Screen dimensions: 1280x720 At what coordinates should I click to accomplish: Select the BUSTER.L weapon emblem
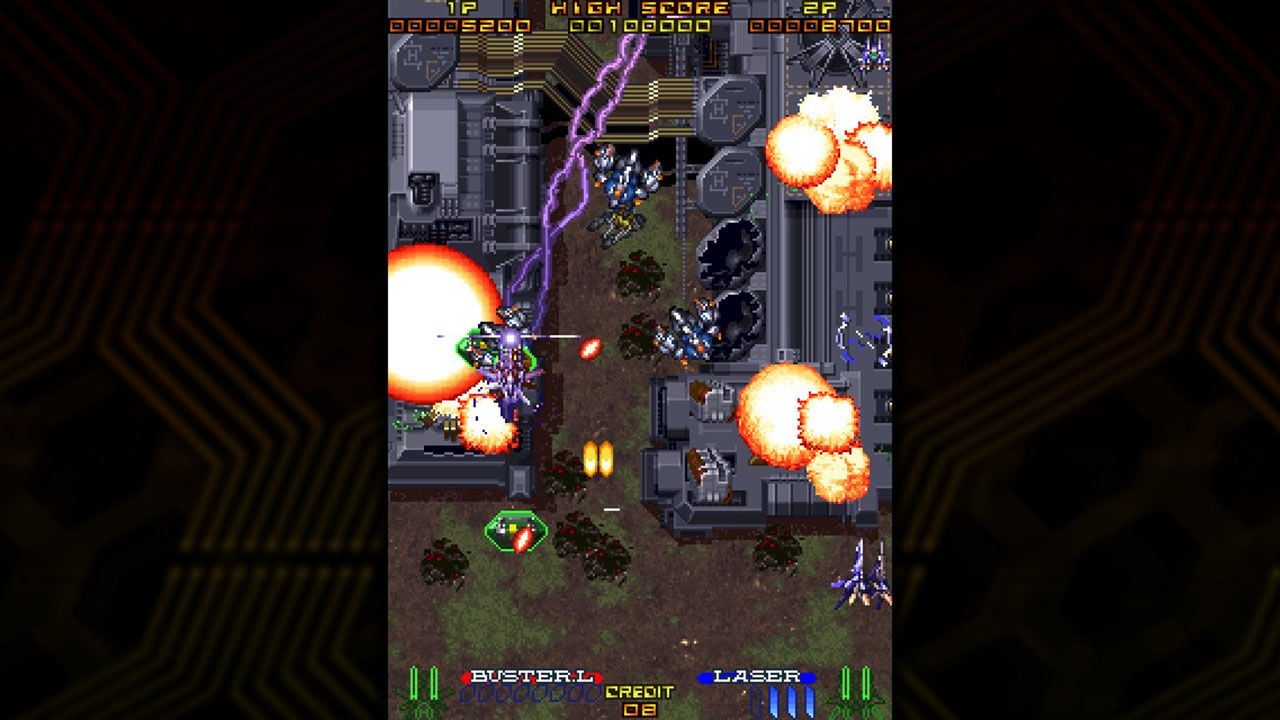coord(531,676)
